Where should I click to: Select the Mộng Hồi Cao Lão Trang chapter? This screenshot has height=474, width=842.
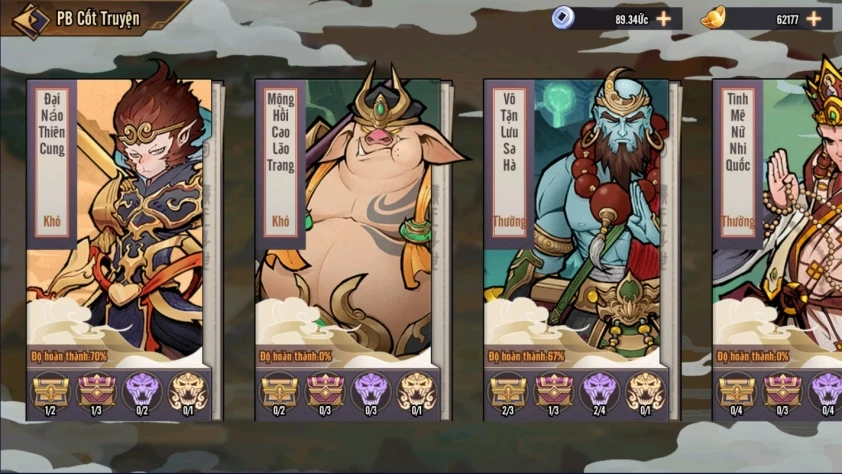tap(350, 220)
